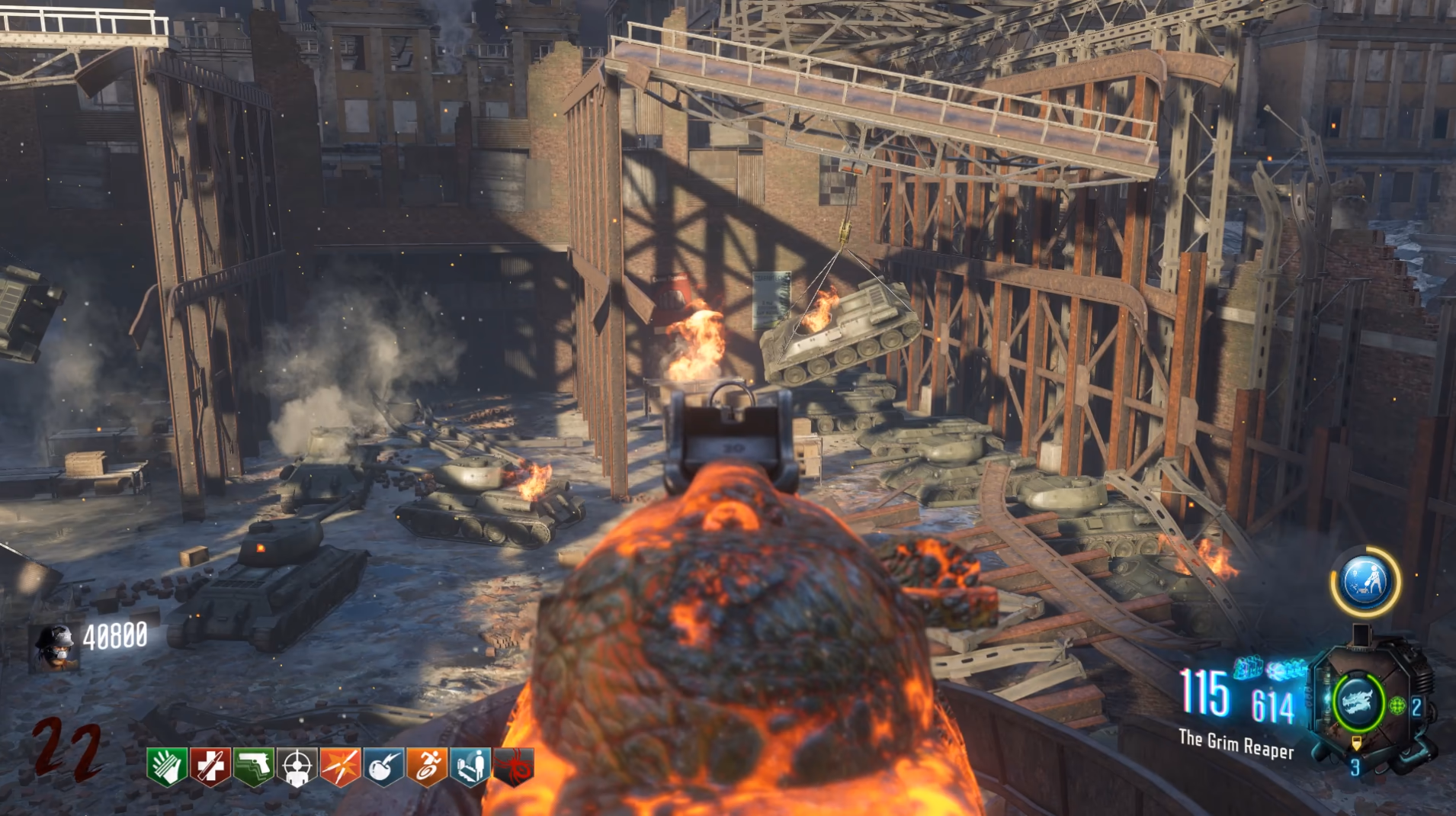Select the Quick Revive blue perk icon
1456x816 pixels.
tap(470, 766)
